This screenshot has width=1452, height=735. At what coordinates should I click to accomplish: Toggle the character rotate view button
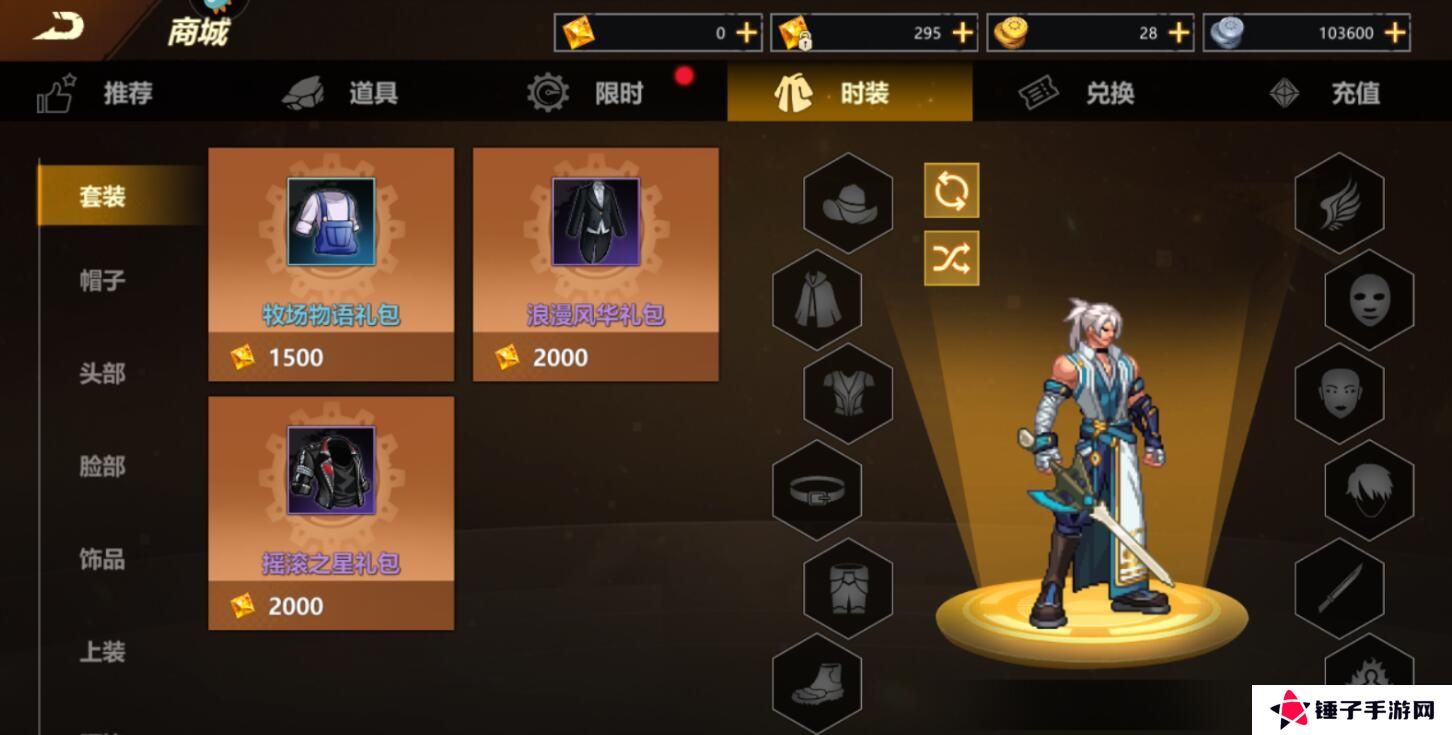coord(951,191)
